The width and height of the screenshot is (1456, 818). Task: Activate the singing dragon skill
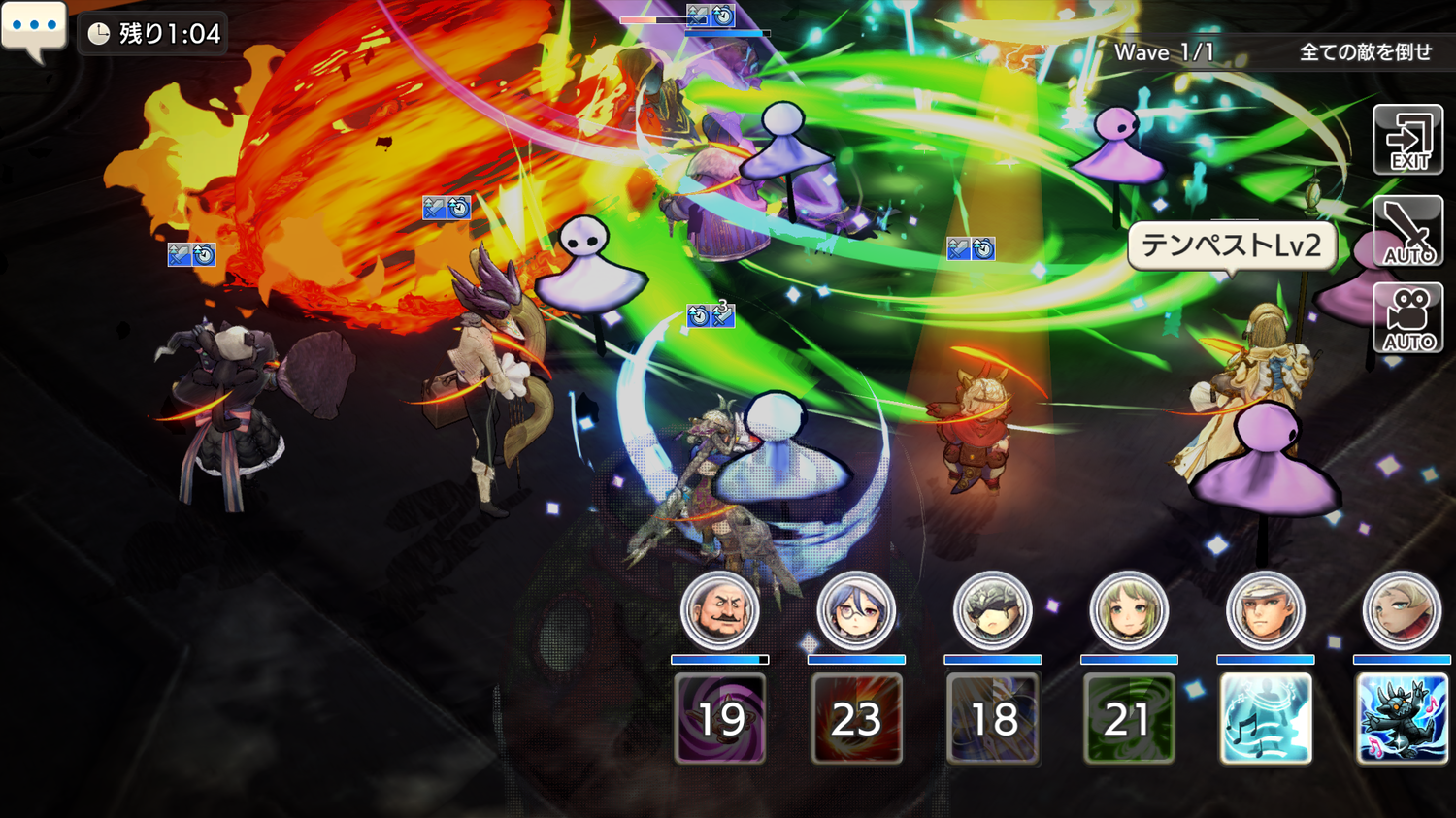pyautogui.click(x=1402, y=718)
